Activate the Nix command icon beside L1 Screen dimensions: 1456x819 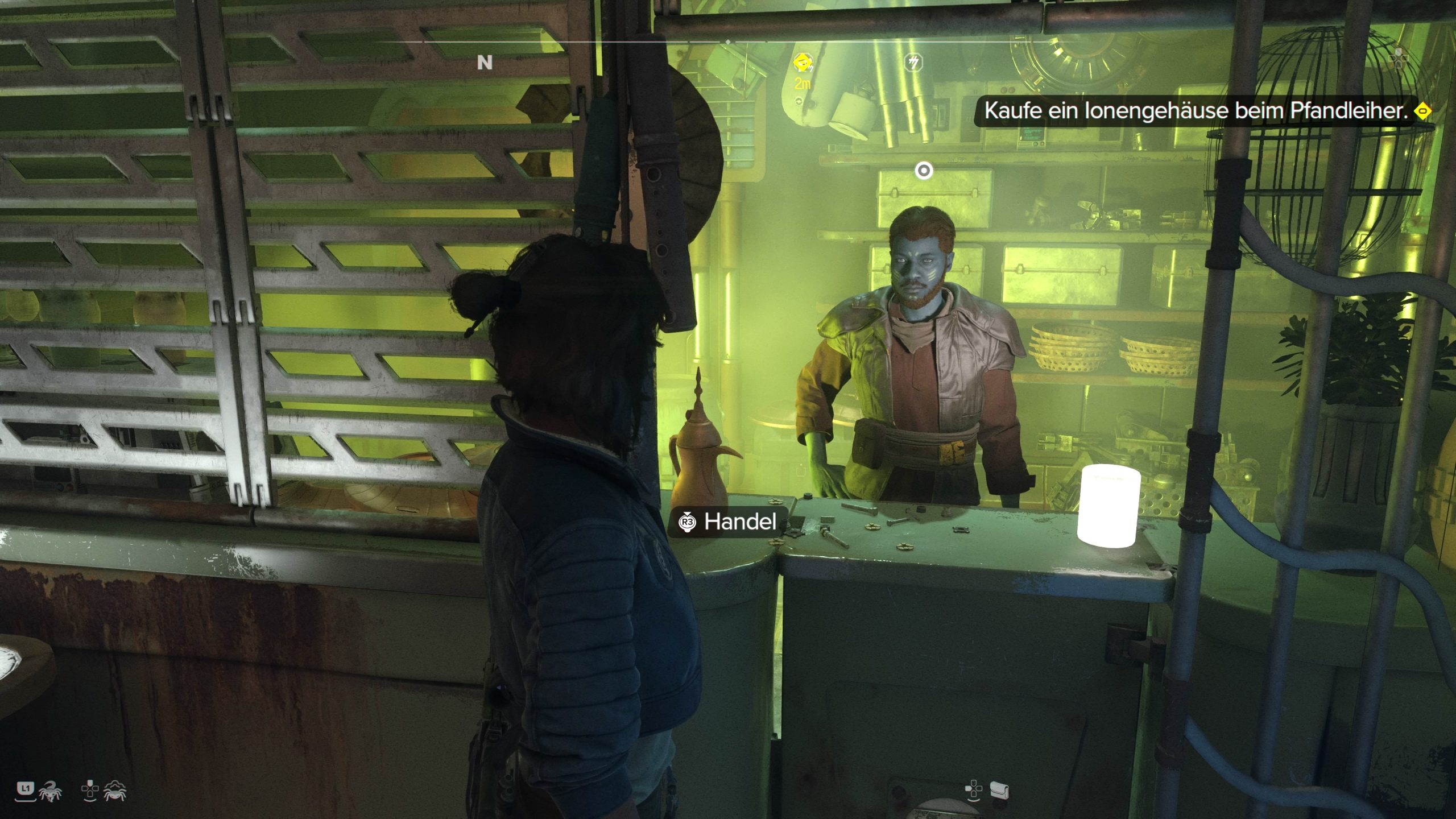point(51,791)
